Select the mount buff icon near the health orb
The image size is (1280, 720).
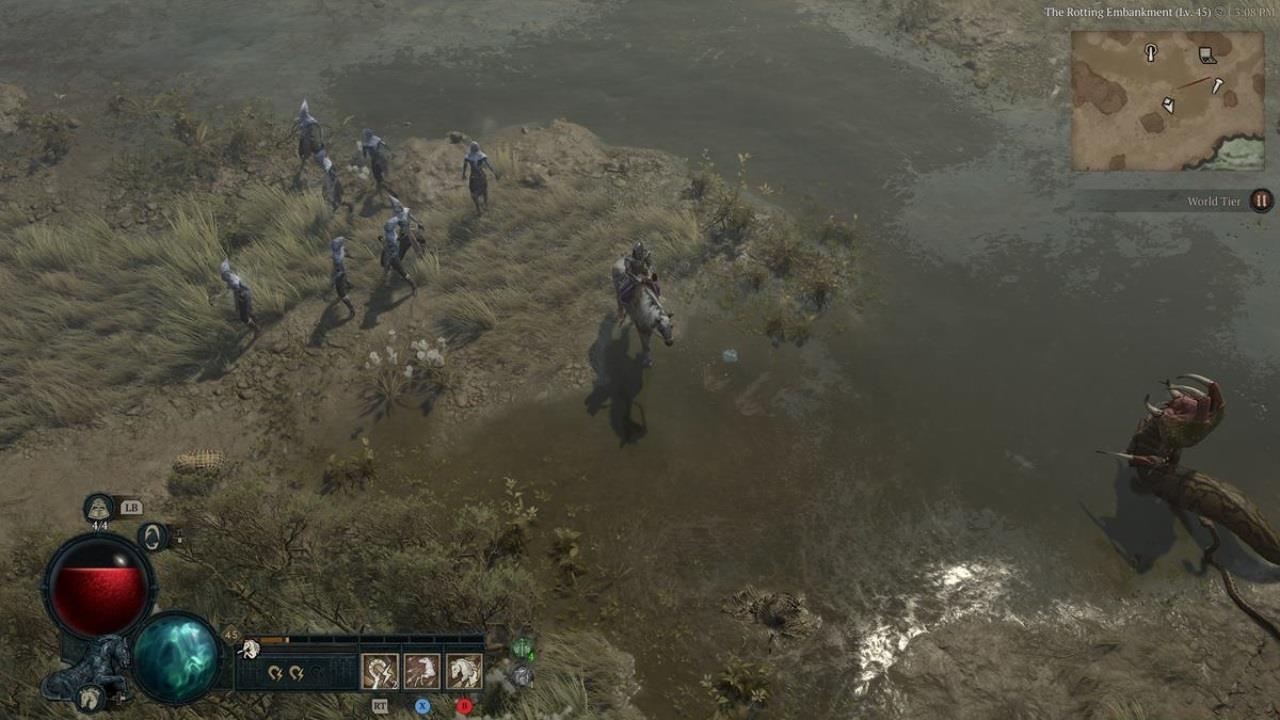point(153,535)
